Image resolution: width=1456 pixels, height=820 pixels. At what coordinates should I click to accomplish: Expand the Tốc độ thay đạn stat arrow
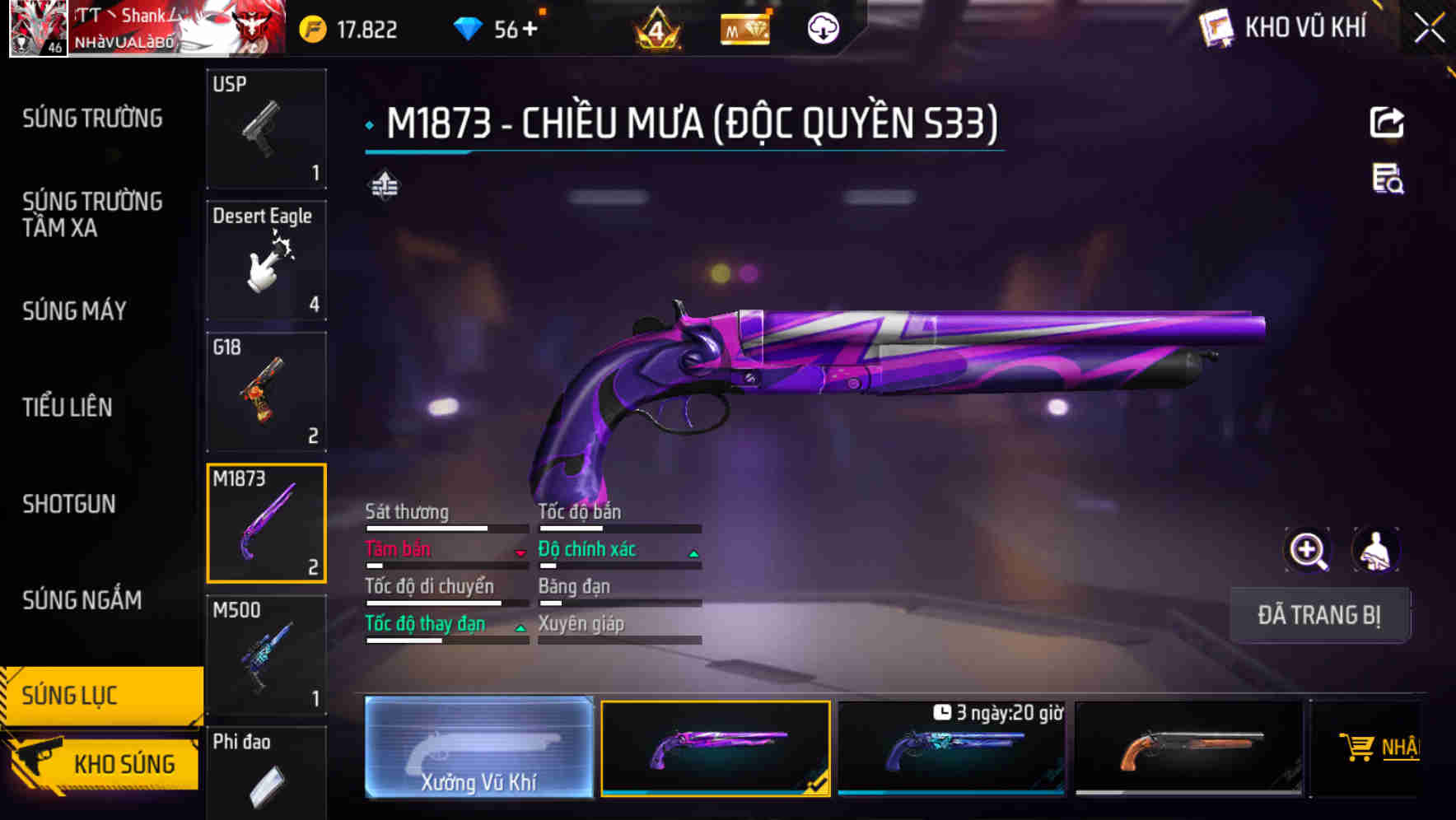pos(520,628)
